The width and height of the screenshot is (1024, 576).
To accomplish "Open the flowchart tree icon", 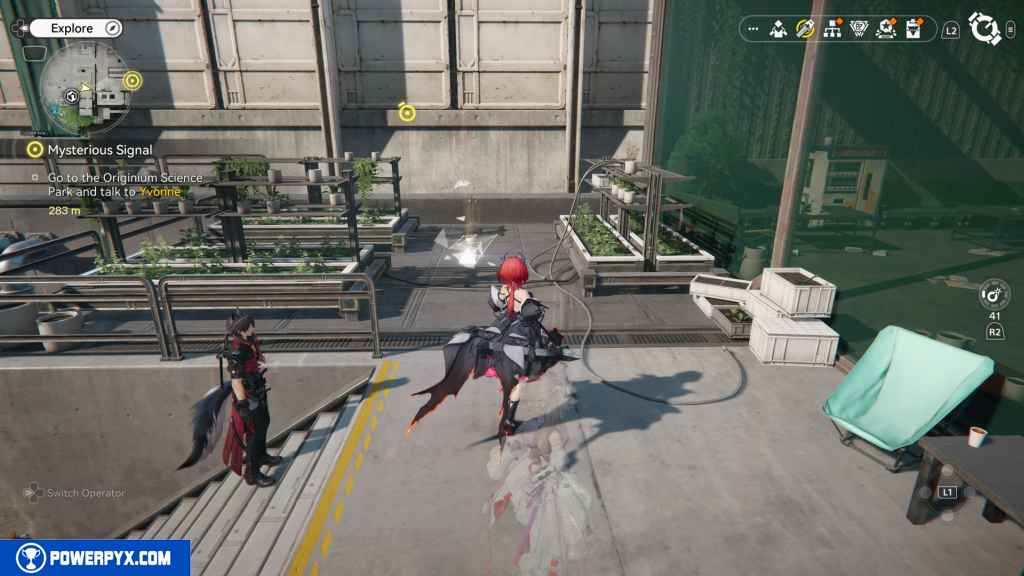I will (832, 29).
